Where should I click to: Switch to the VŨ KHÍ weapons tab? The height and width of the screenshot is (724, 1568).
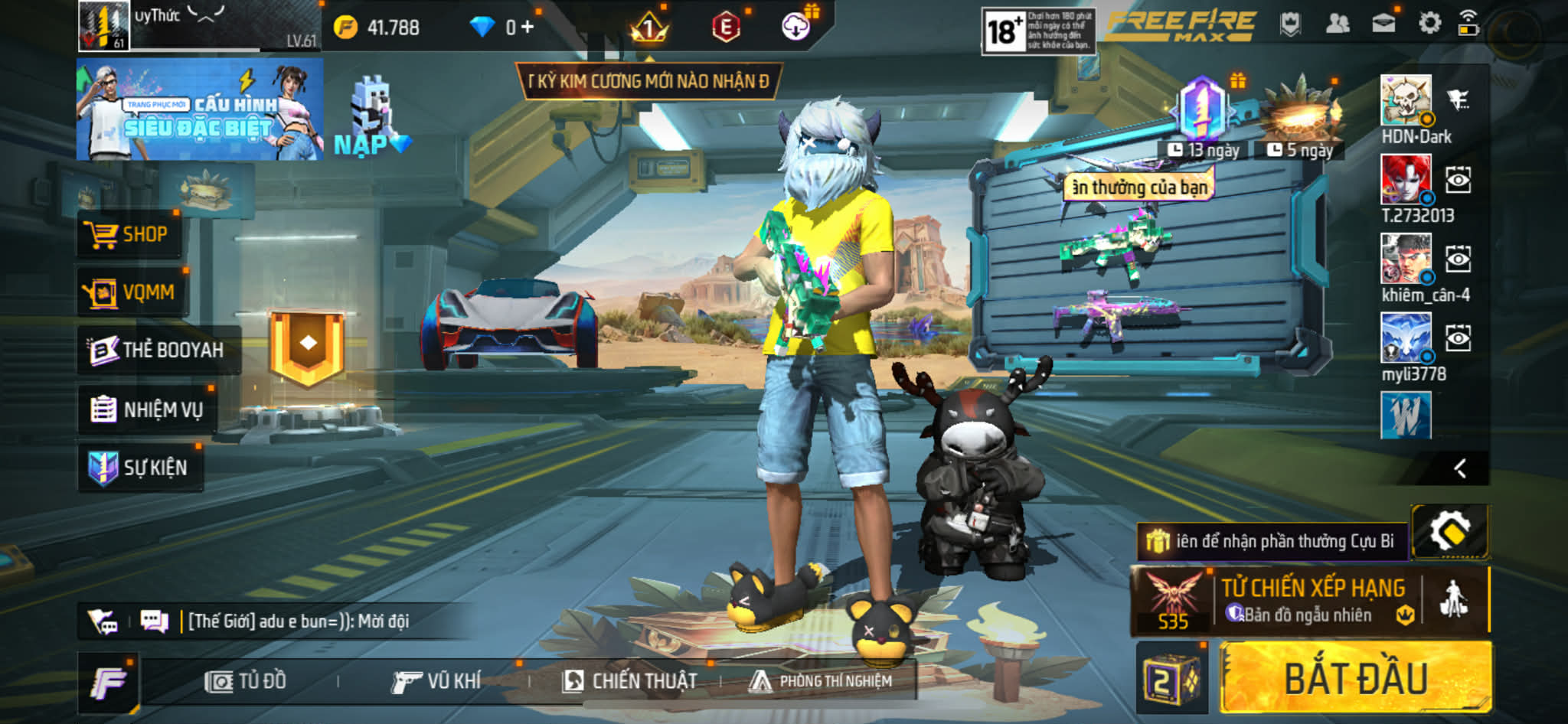coord(436,681)
